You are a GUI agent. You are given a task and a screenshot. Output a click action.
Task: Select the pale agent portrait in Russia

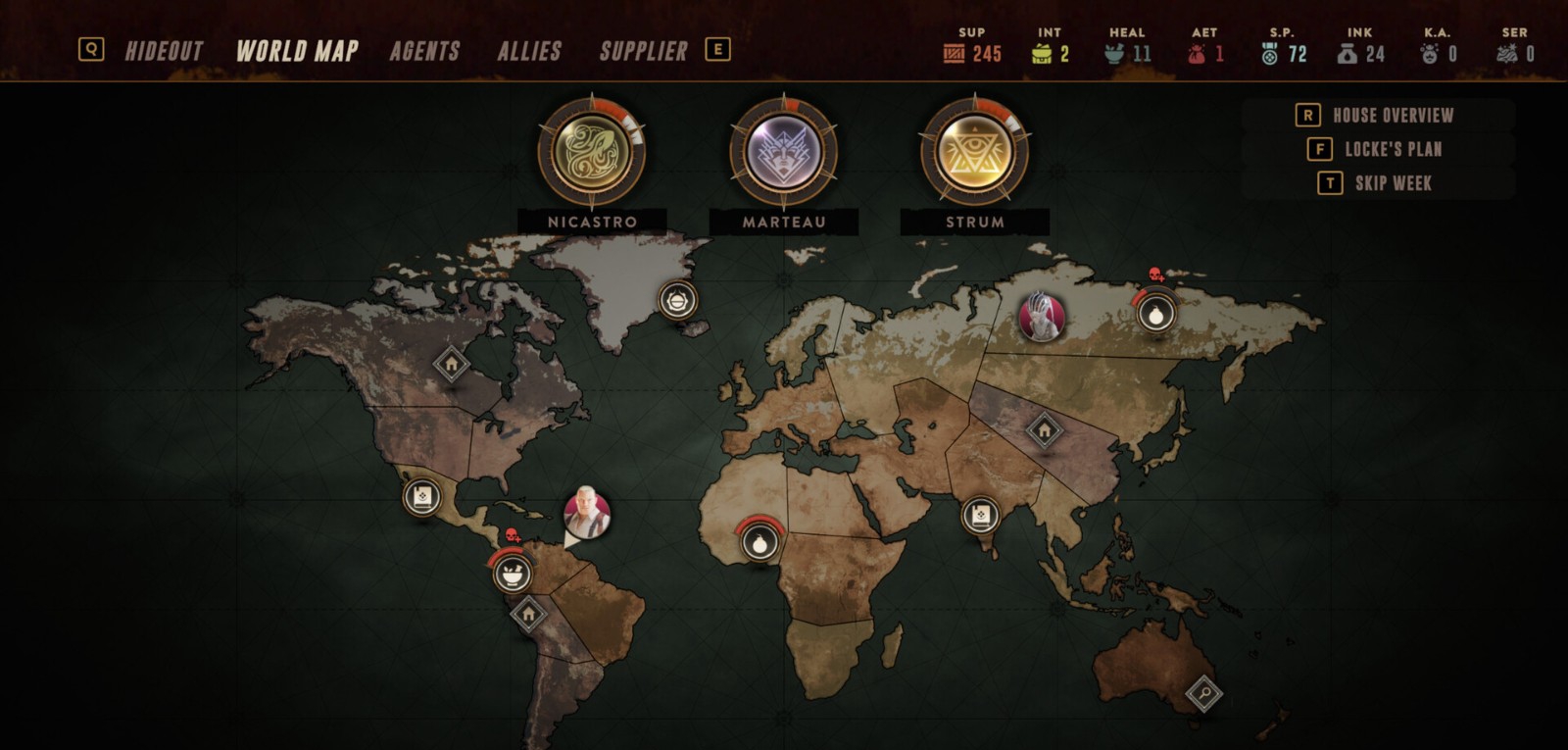tap(1041, 316)
